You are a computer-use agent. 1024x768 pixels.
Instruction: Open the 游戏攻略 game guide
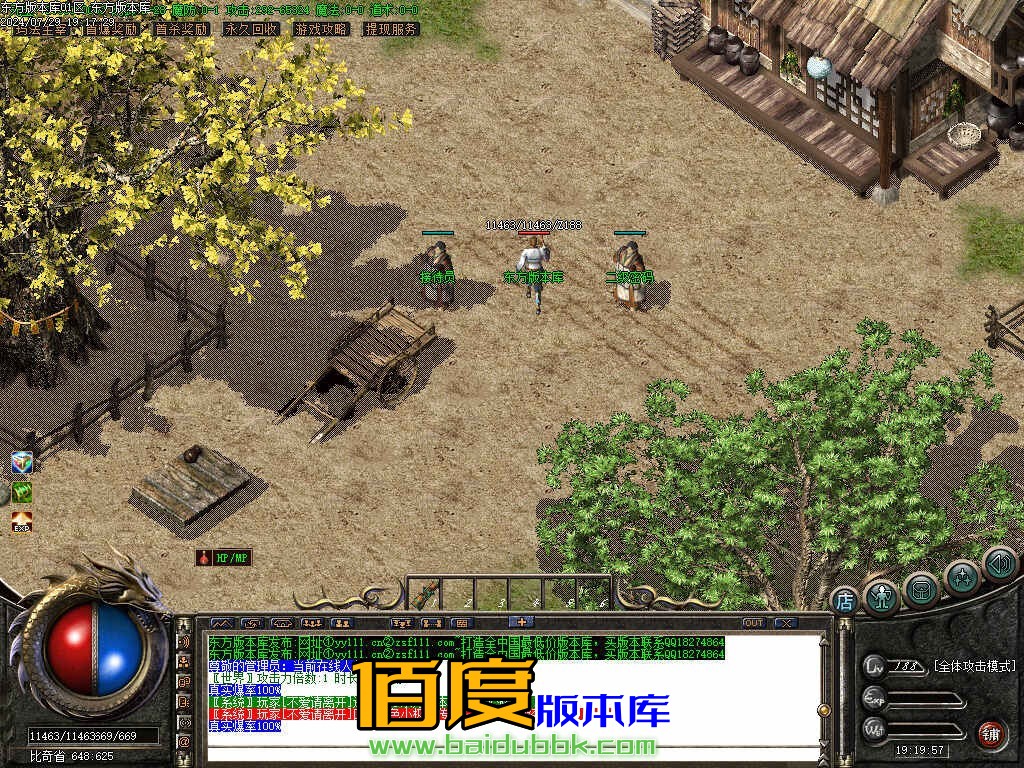pos(321,30)
